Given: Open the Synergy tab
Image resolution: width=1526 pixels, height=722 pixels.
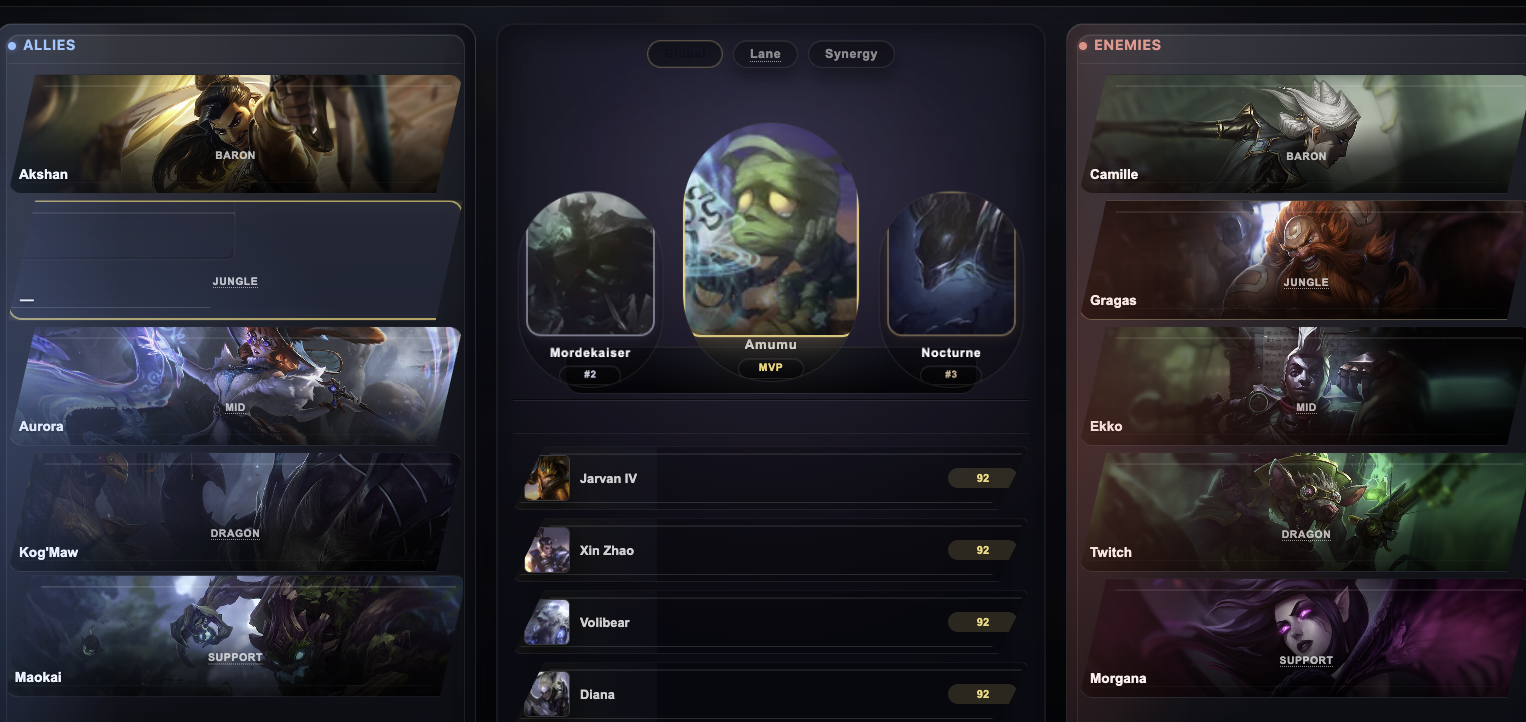Looking at the screenshot, I should click(x=851, y=54).
